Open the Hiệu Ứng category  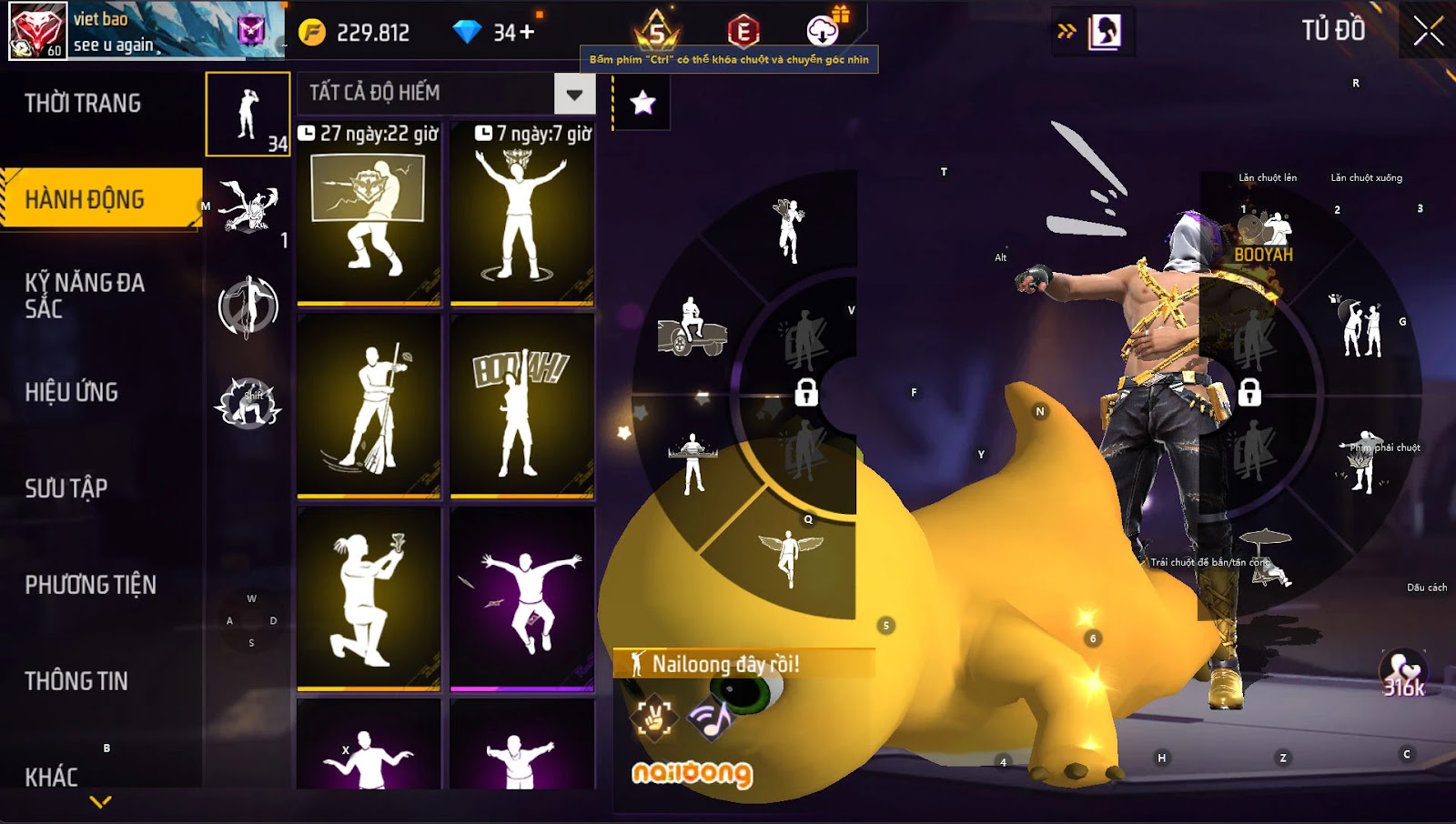[x=72, y=392]
